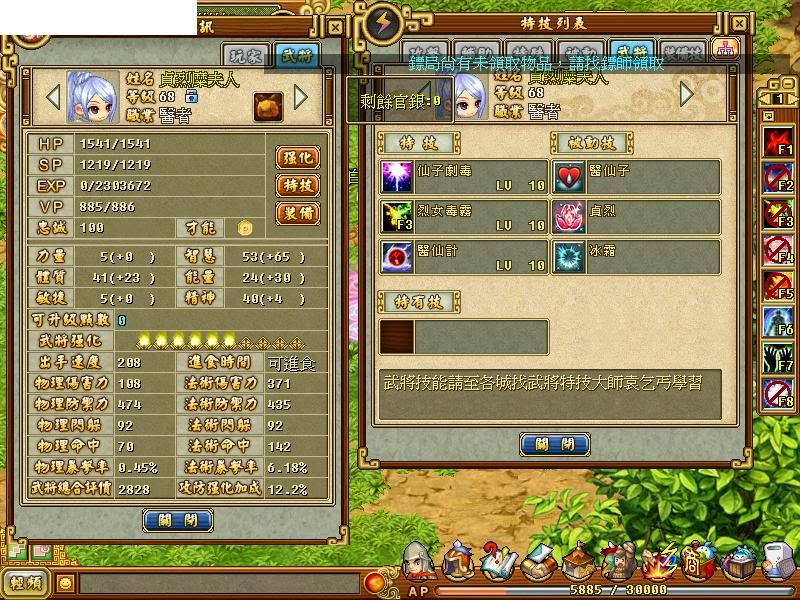Activate the F1 hotkey skill slot
The image size is (800, 600).
tap(778, 142)
